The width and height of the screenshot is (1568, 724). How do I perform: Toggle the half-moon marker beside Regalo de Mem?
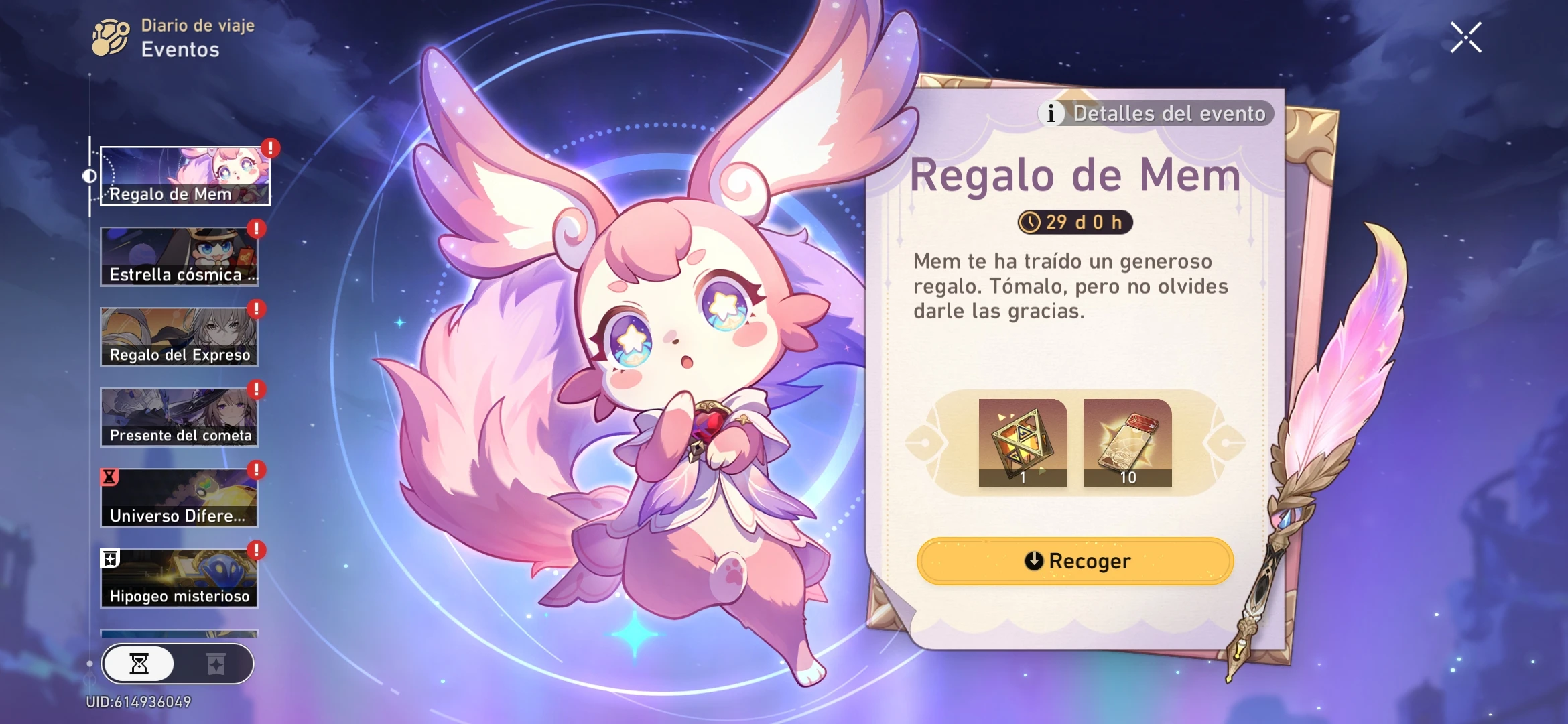[x=91, y=174]
